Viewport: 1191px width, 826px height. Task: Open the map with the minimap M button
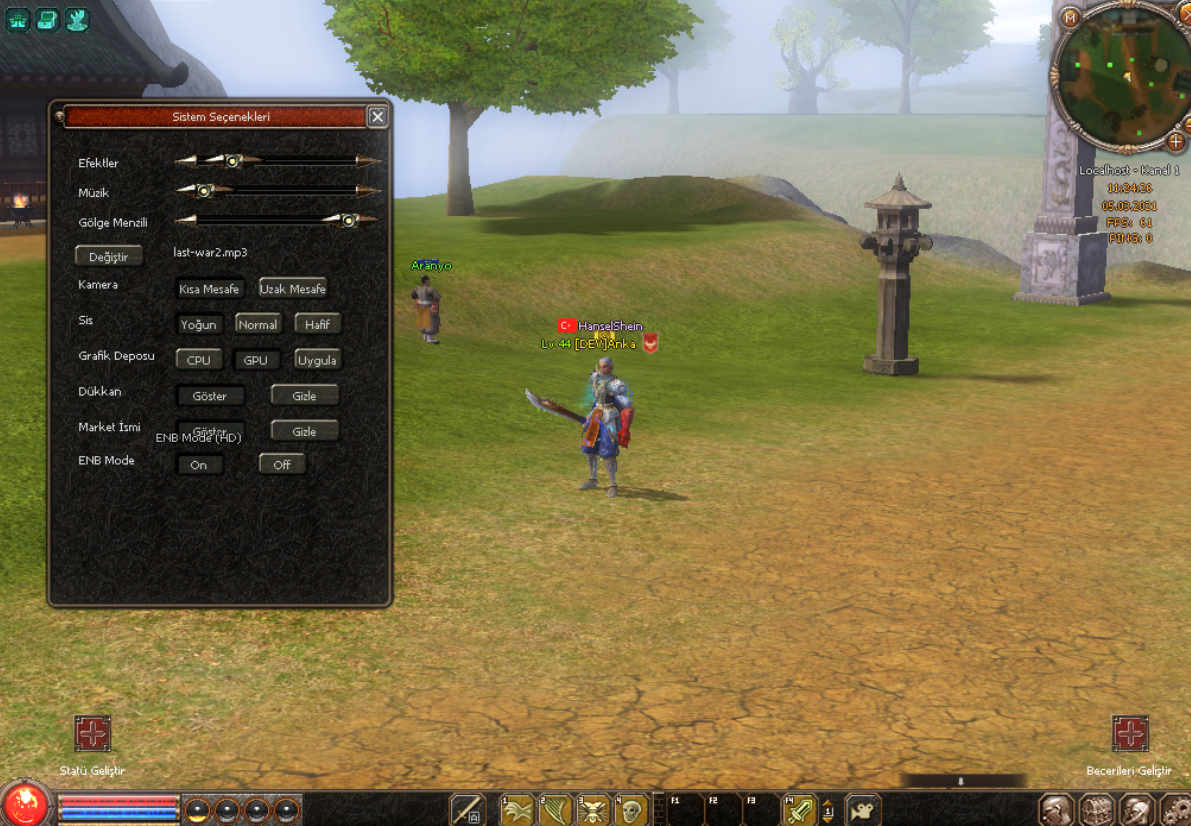1070,18
